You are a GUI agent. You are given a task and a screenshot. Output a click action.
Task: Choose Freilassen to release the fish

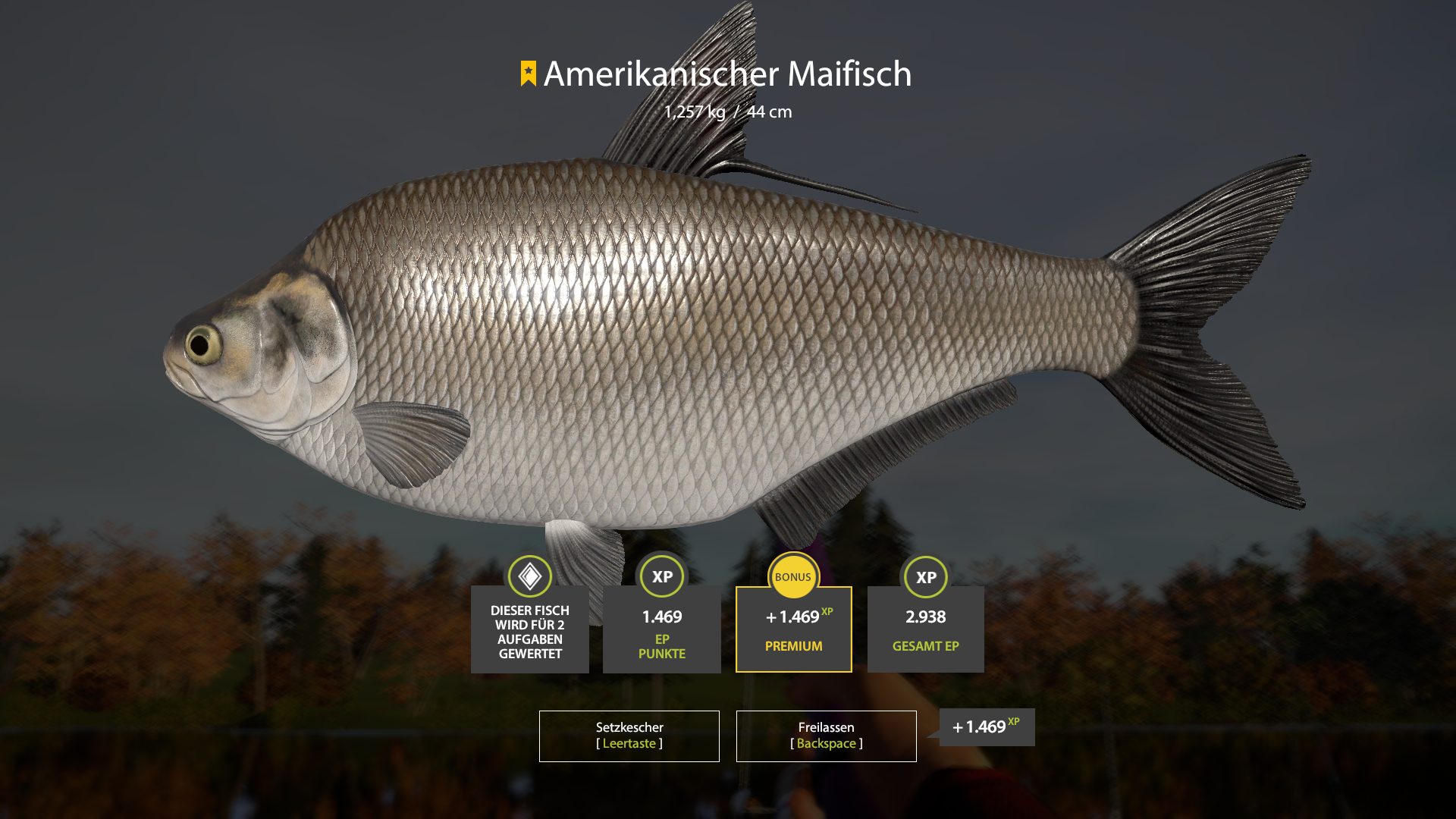(826, 736)
